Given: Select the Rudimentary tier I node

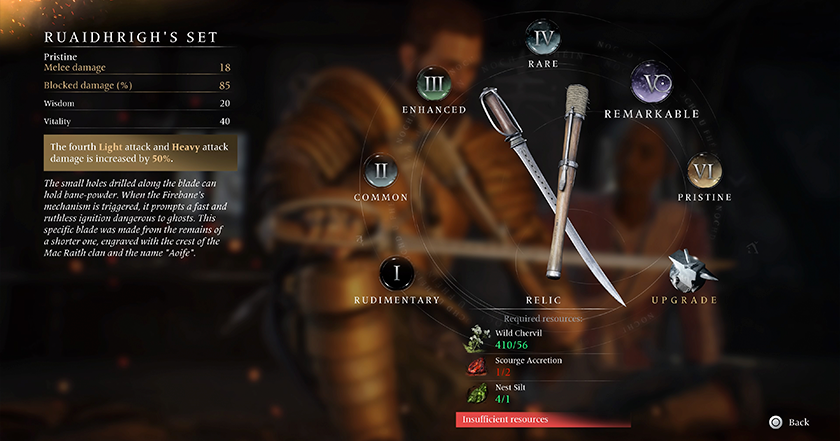Looking at the screenshot, I should [x=397, y=273].
